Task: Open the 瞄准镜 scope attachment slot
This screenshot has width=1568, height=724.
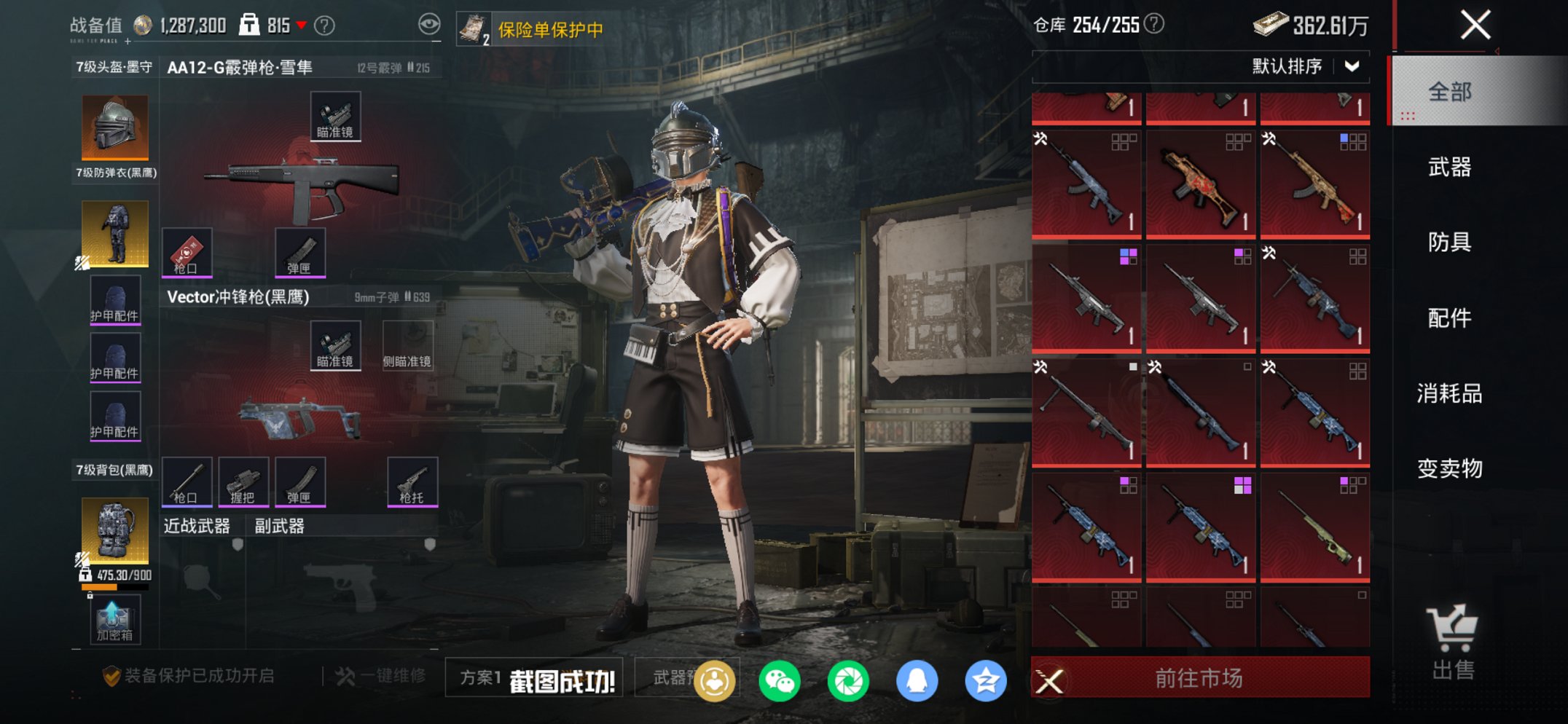Action: click(335, 117)
